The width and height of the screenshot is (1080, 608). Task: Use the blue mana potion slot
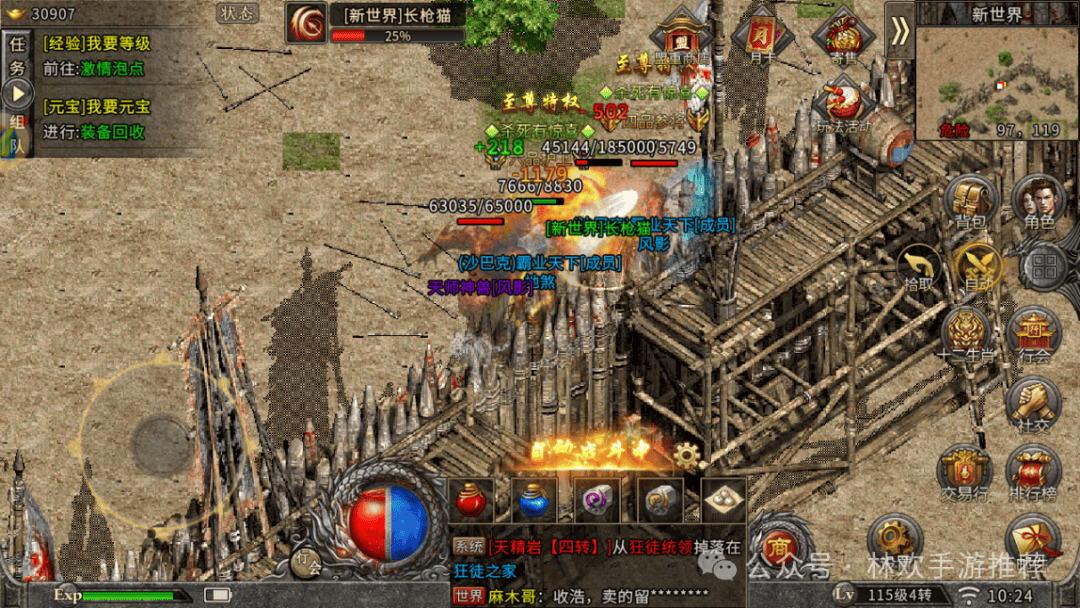tap(534, 500)
